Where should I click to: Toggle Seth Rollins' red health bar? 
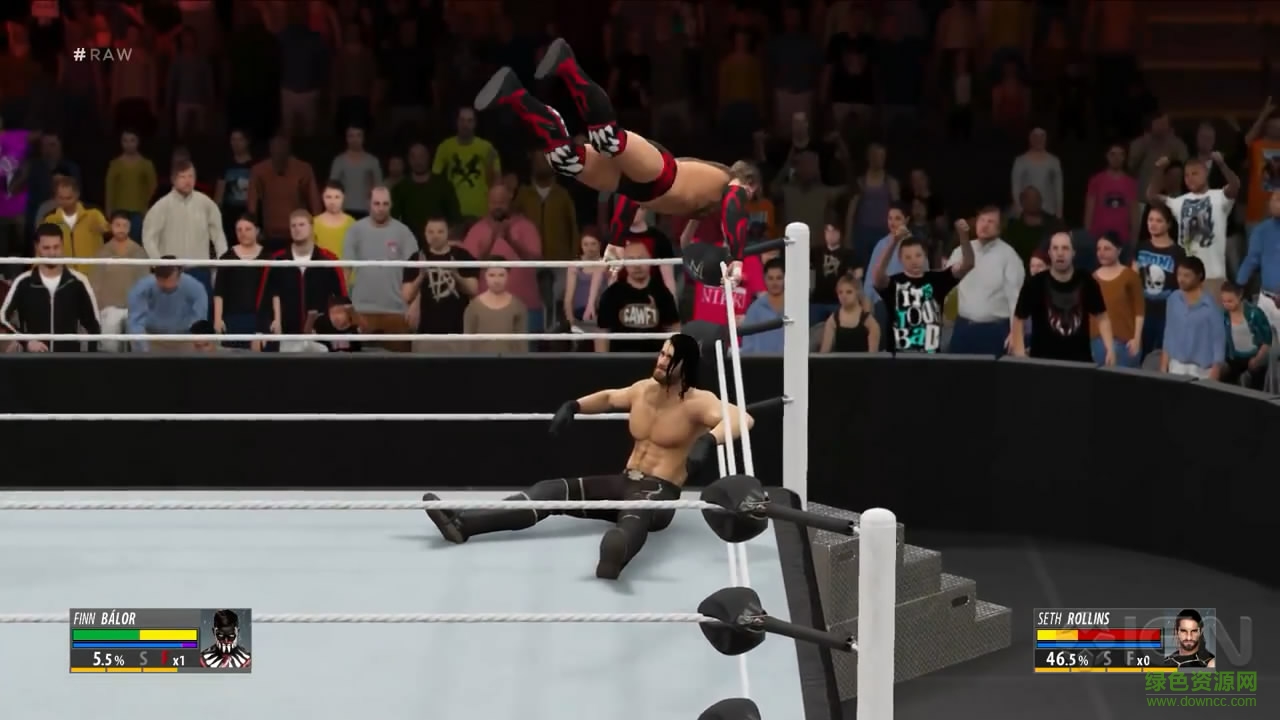tap(1118, 634)
